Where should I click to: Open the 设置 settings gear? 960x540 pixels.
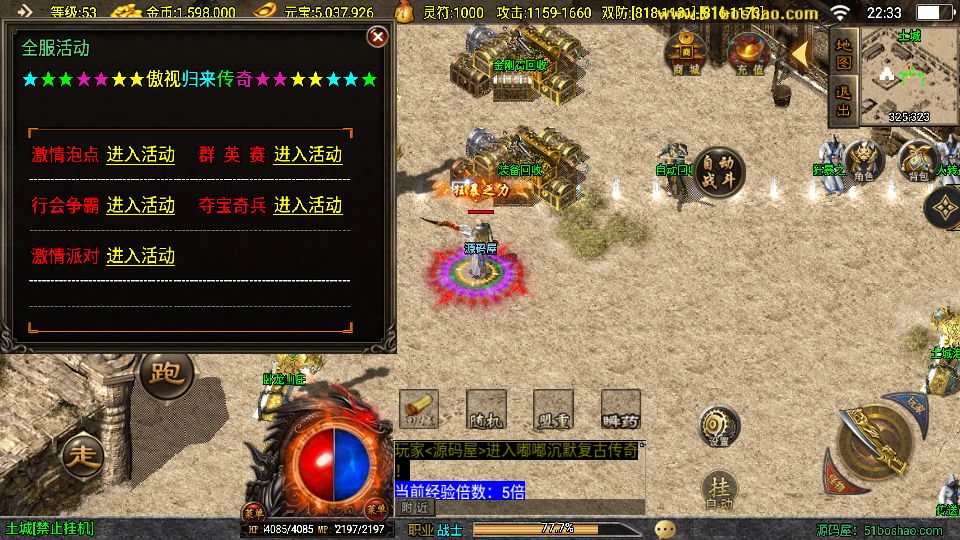coord(719,425)
